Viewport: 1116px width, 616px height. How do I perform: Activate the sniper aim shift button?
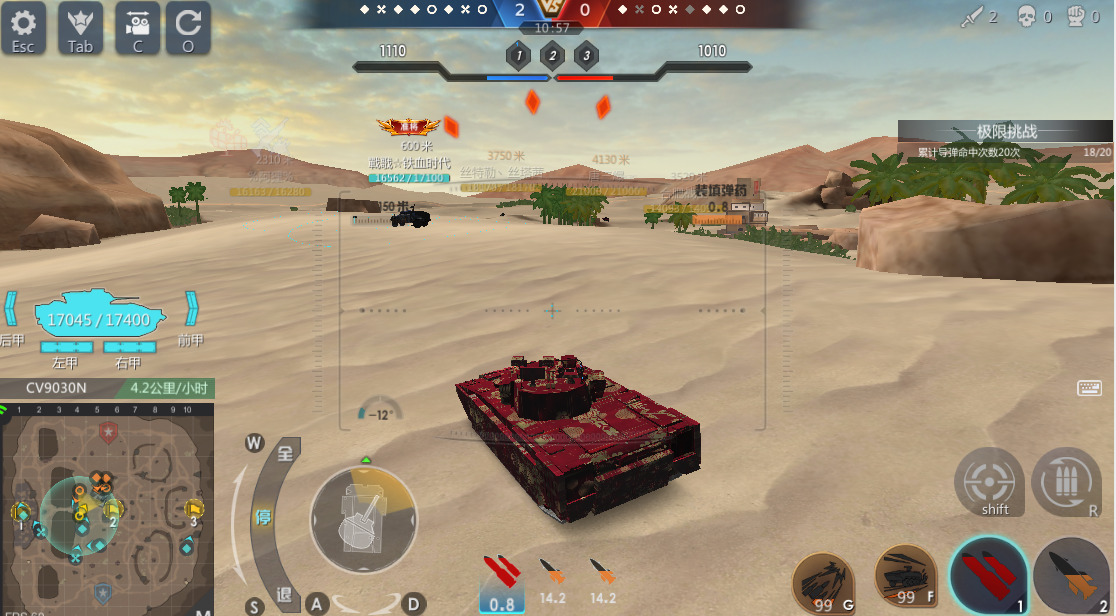pyautogui.click(x=989, y=482)
